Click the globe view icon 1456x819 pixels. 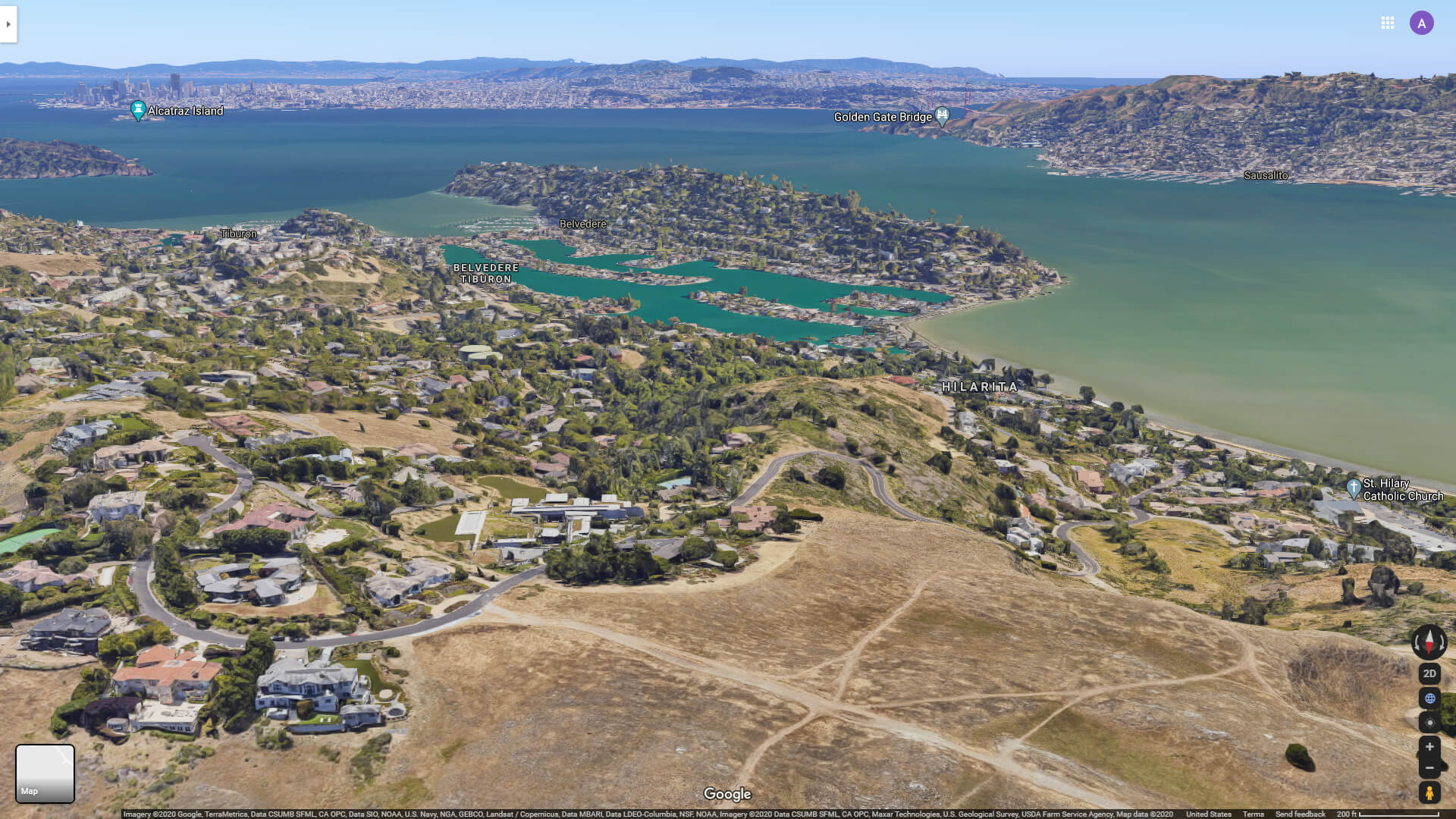click(x=1429, y=698)
